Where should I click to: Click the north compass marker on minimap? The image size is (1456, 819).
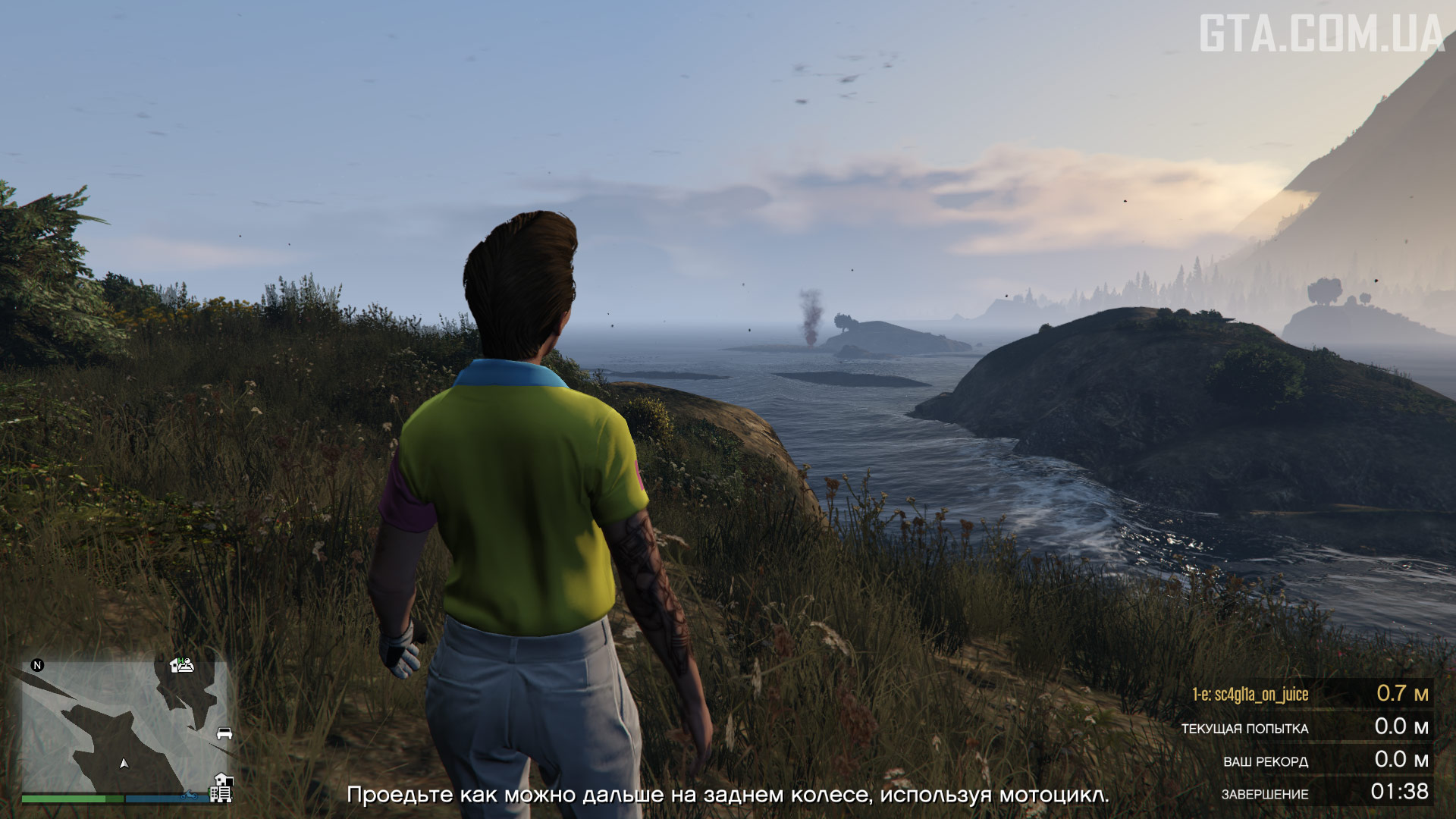point(37,665)
